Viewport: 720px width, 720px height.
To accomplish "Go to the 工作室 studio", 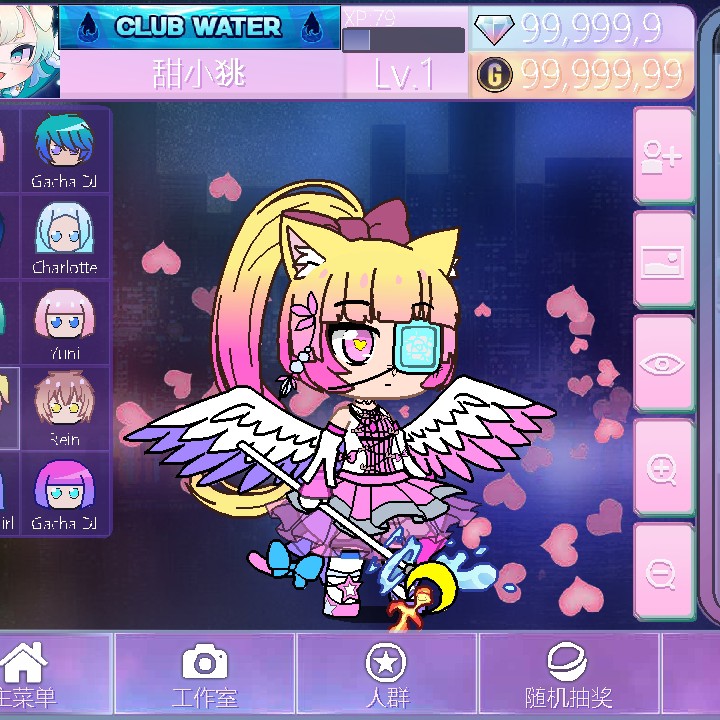I will coord(205,675).
